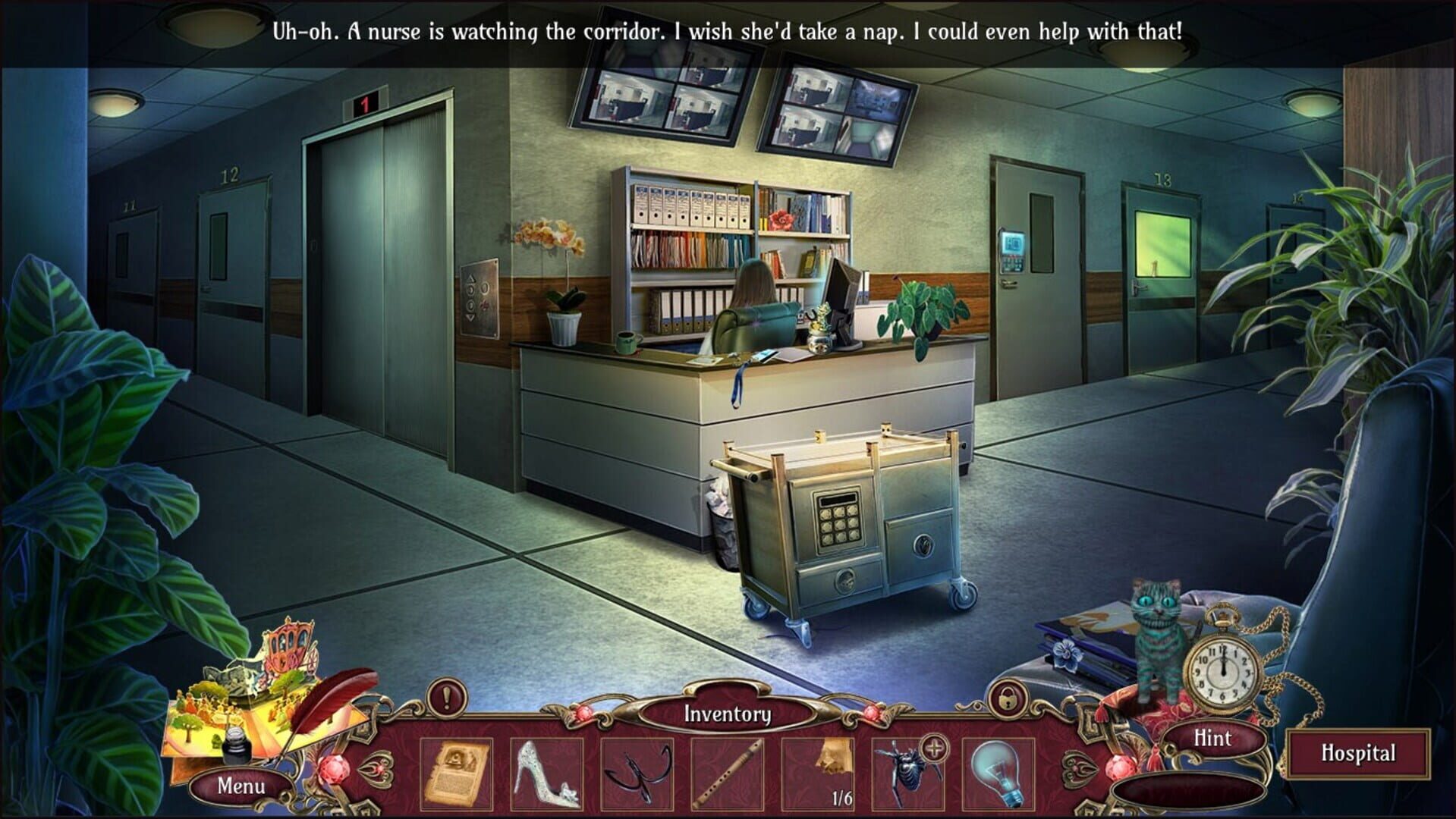Pick up the grappling hook from inventory
This screenshot has height=819, width=1456.
[x=637, y=772]
